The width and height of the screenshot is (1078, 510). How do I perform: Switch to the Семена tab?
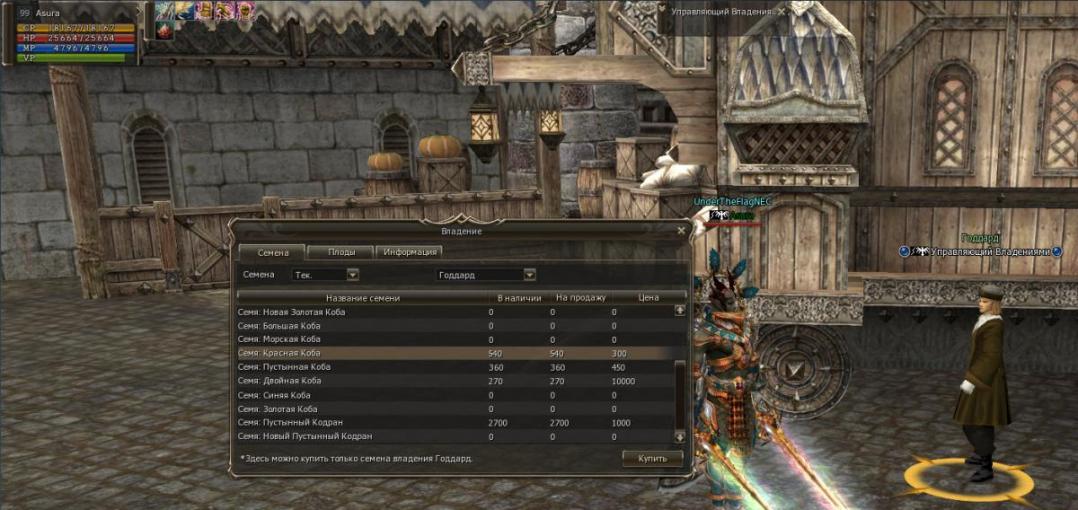tap(273, 252)
